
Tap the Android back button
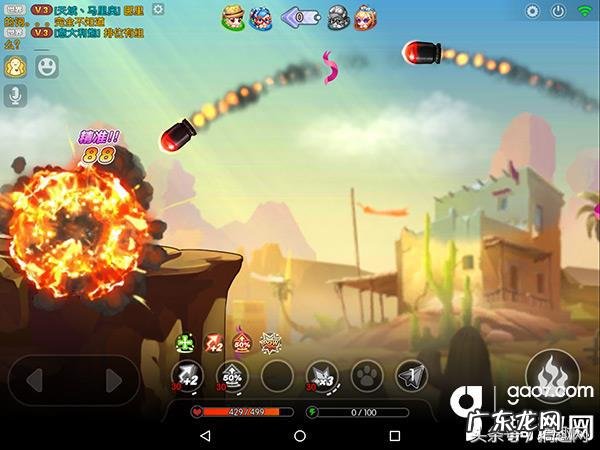[206, 436]
